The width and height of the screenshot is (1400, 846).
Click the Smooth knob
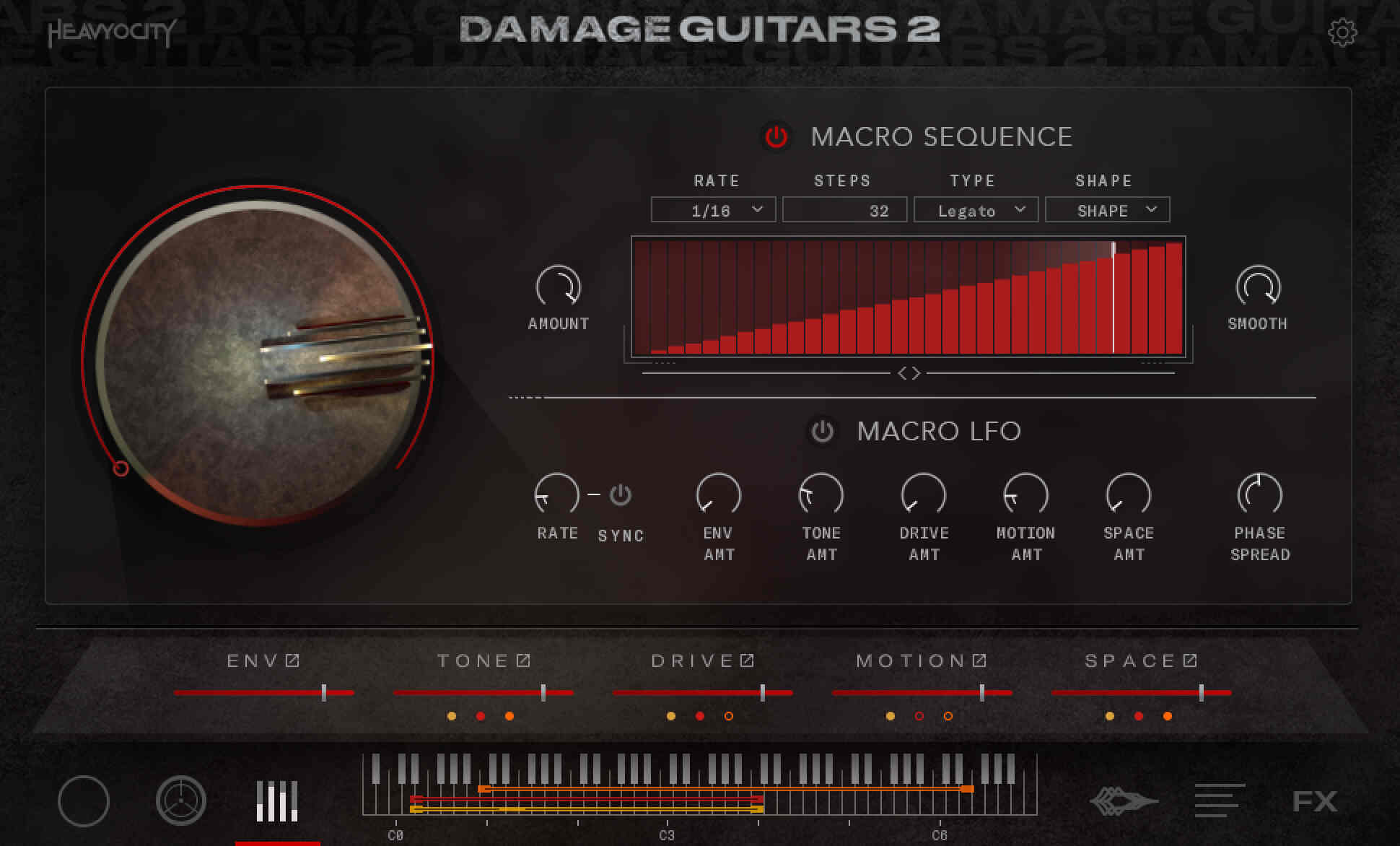(x=1258, y=289)
